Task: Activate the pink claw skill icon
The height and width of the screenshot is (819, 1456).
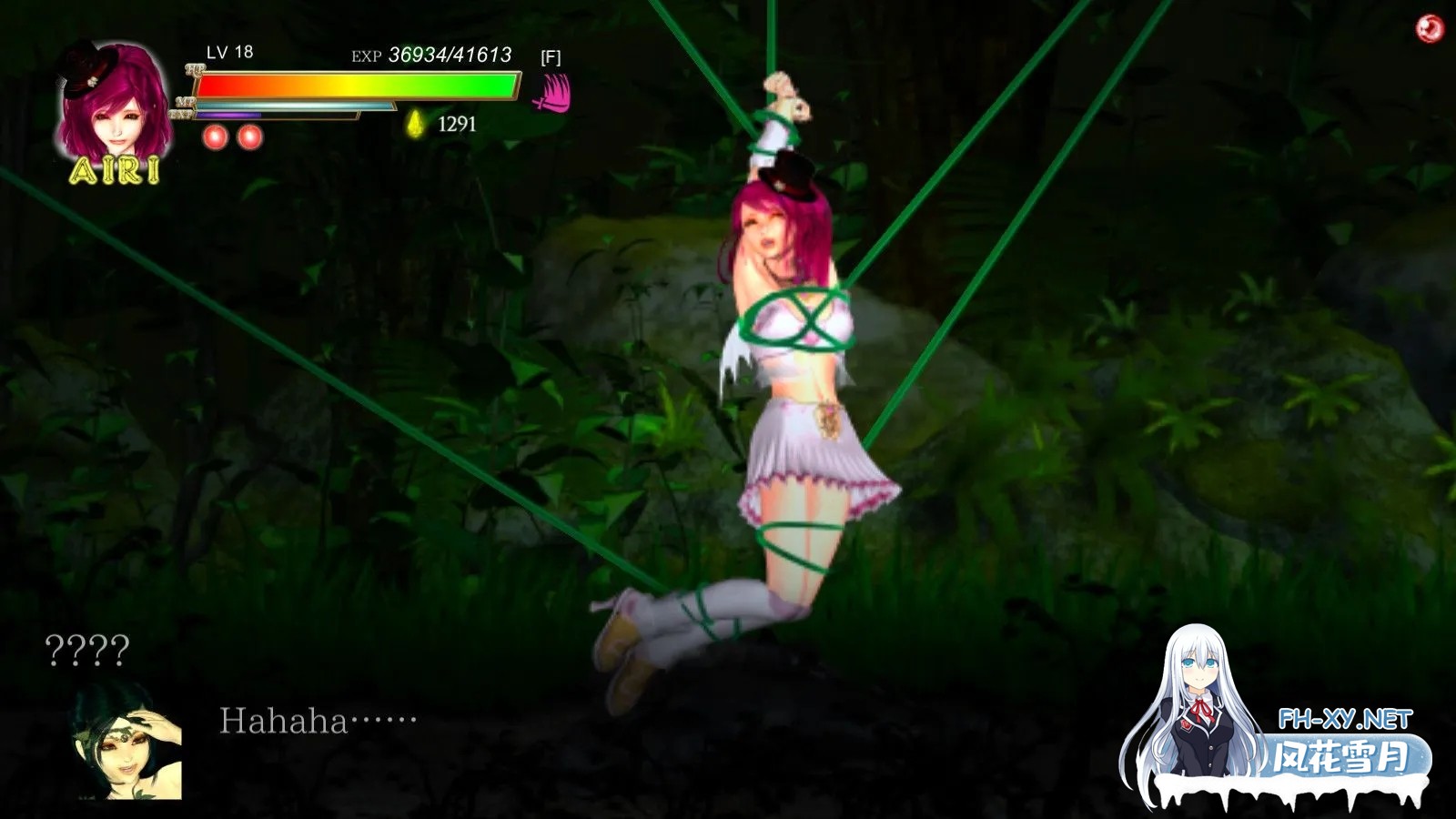Action: click(552, 93)
